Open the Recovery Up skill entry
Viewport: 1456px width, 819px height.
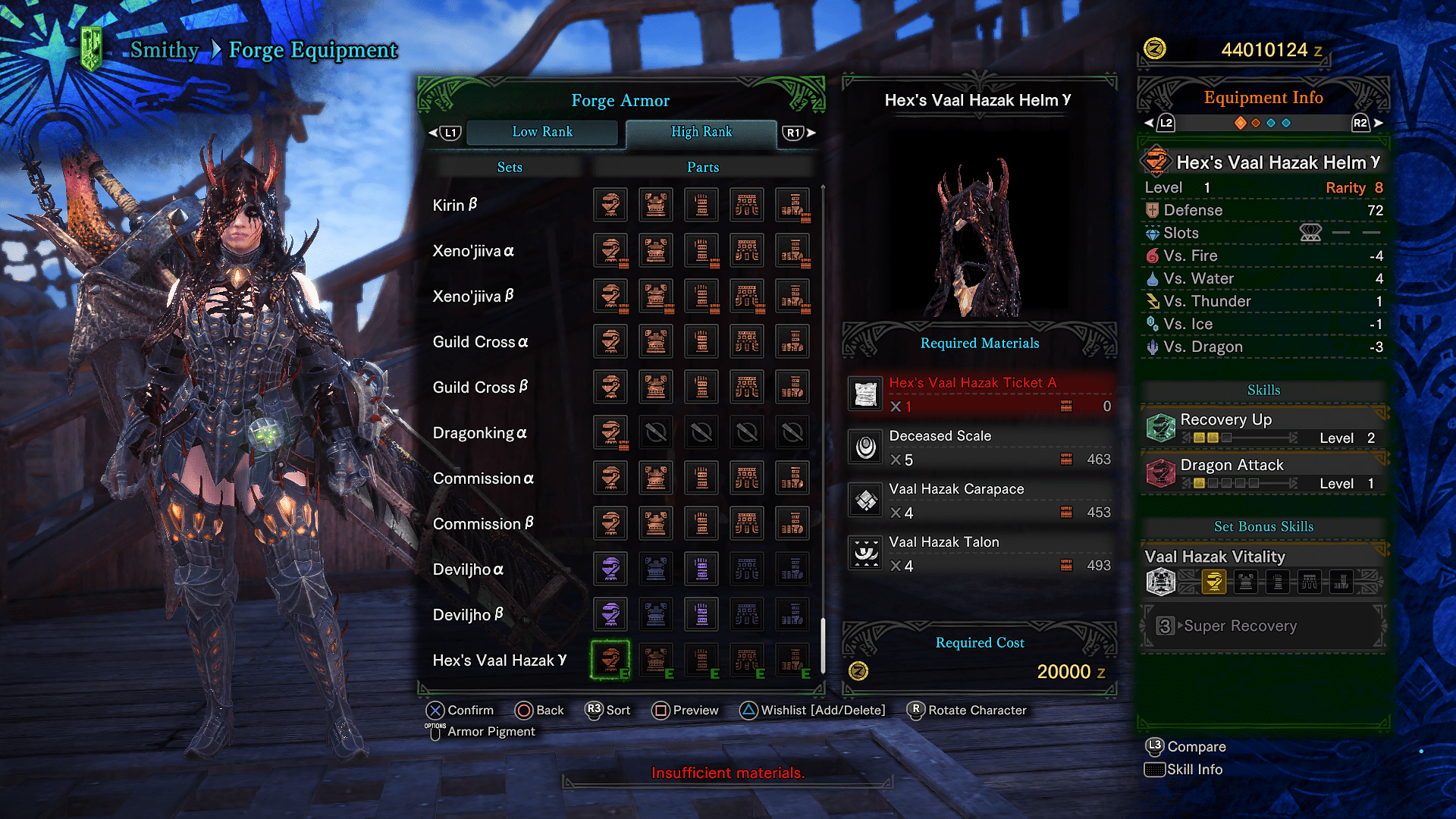(1263, 428)
